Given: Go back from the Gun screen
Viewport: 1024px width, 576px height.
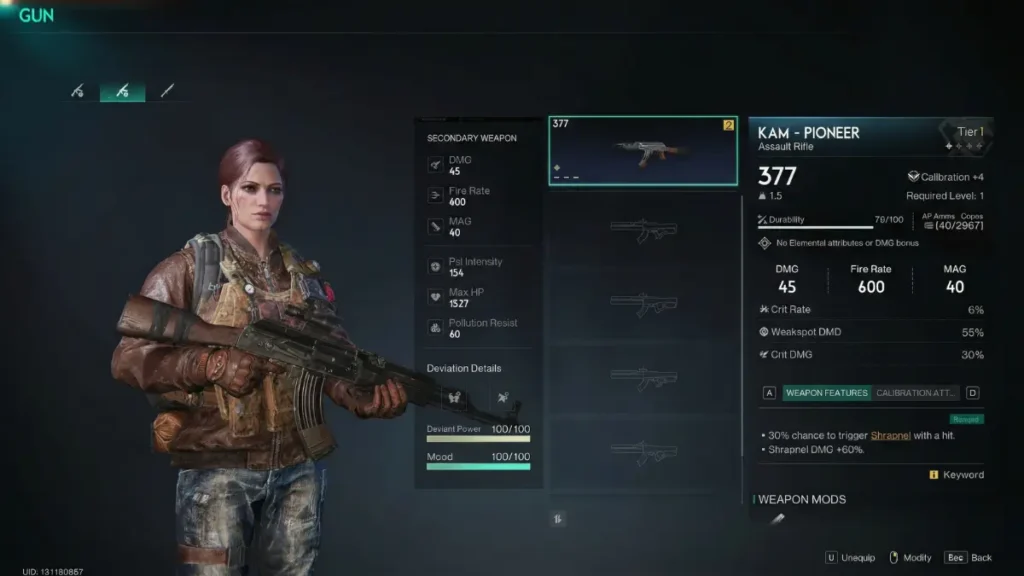Looking at the screenshot, I should (970, 557).
